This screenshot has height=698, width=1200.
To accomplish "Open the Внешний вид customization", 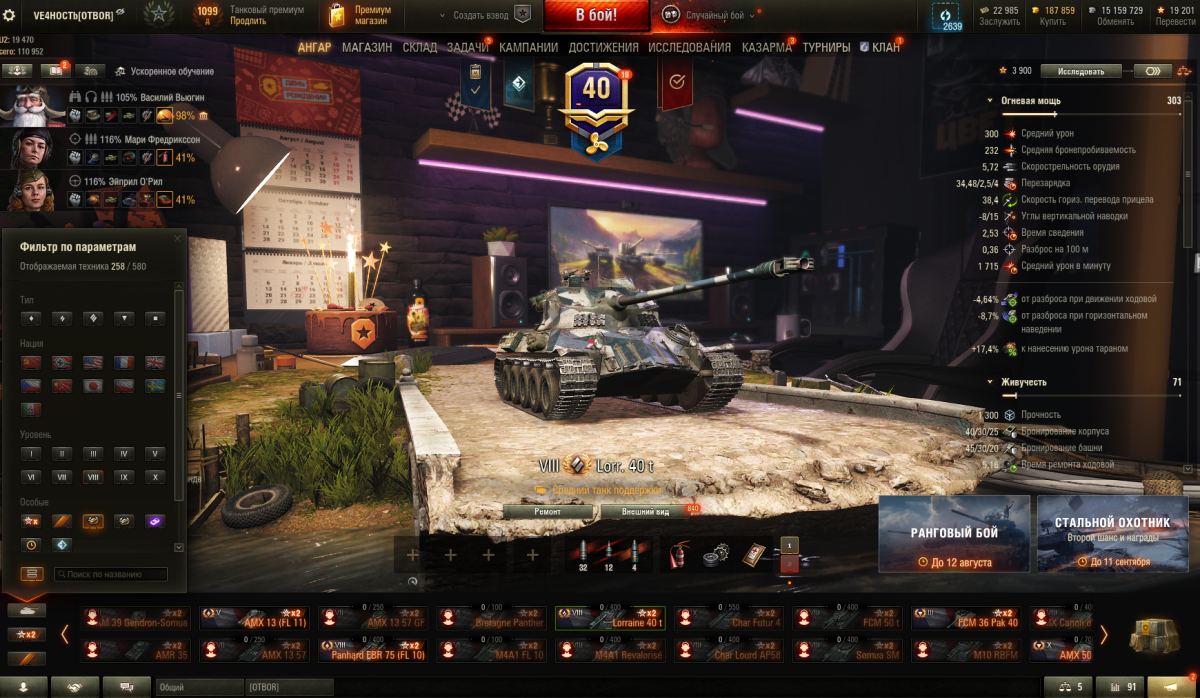I will (645, 511).
